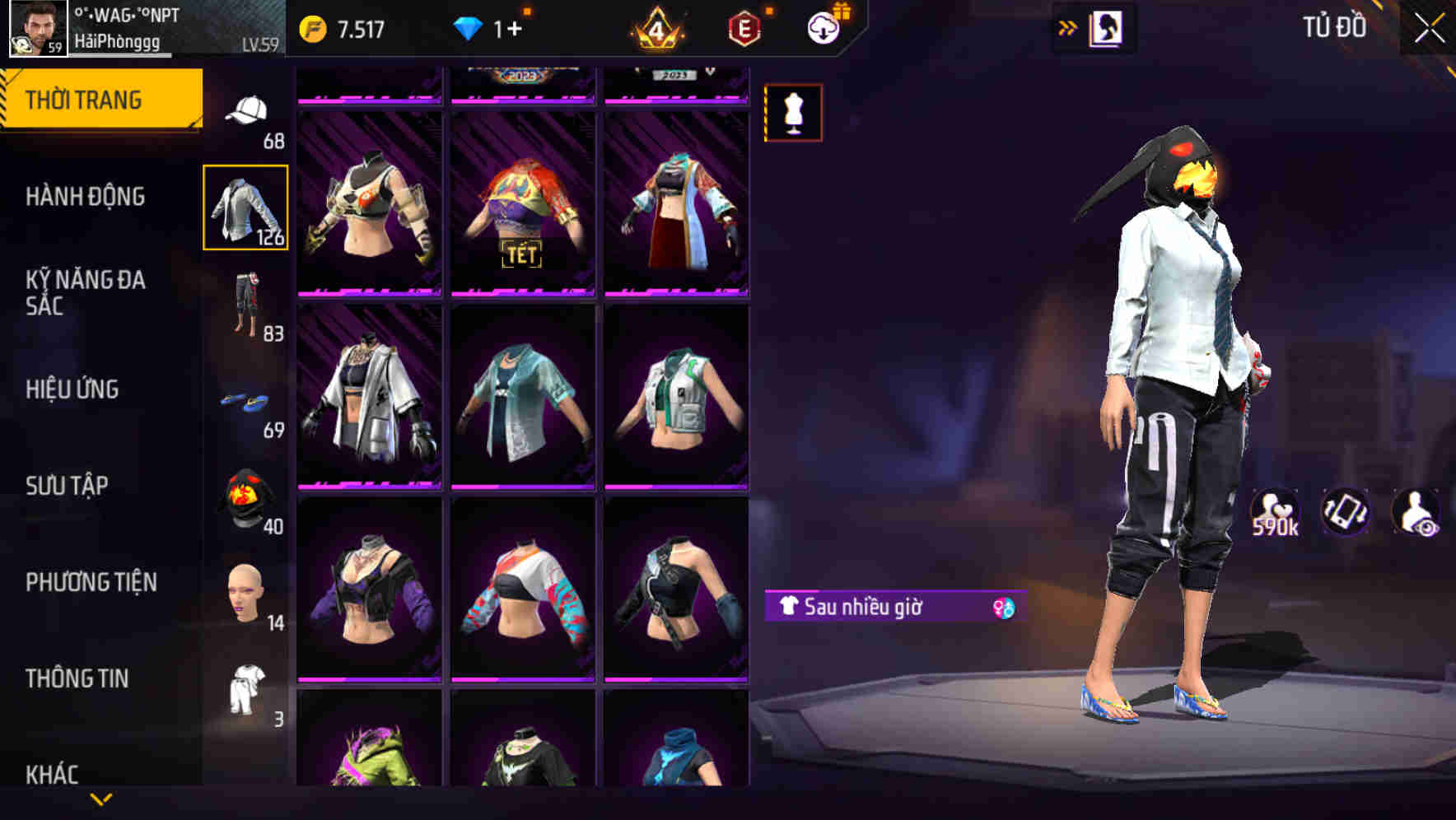Collapse panel with double chevron arrows
This screenshot has height=820, width=1456.
point(1068,27)
